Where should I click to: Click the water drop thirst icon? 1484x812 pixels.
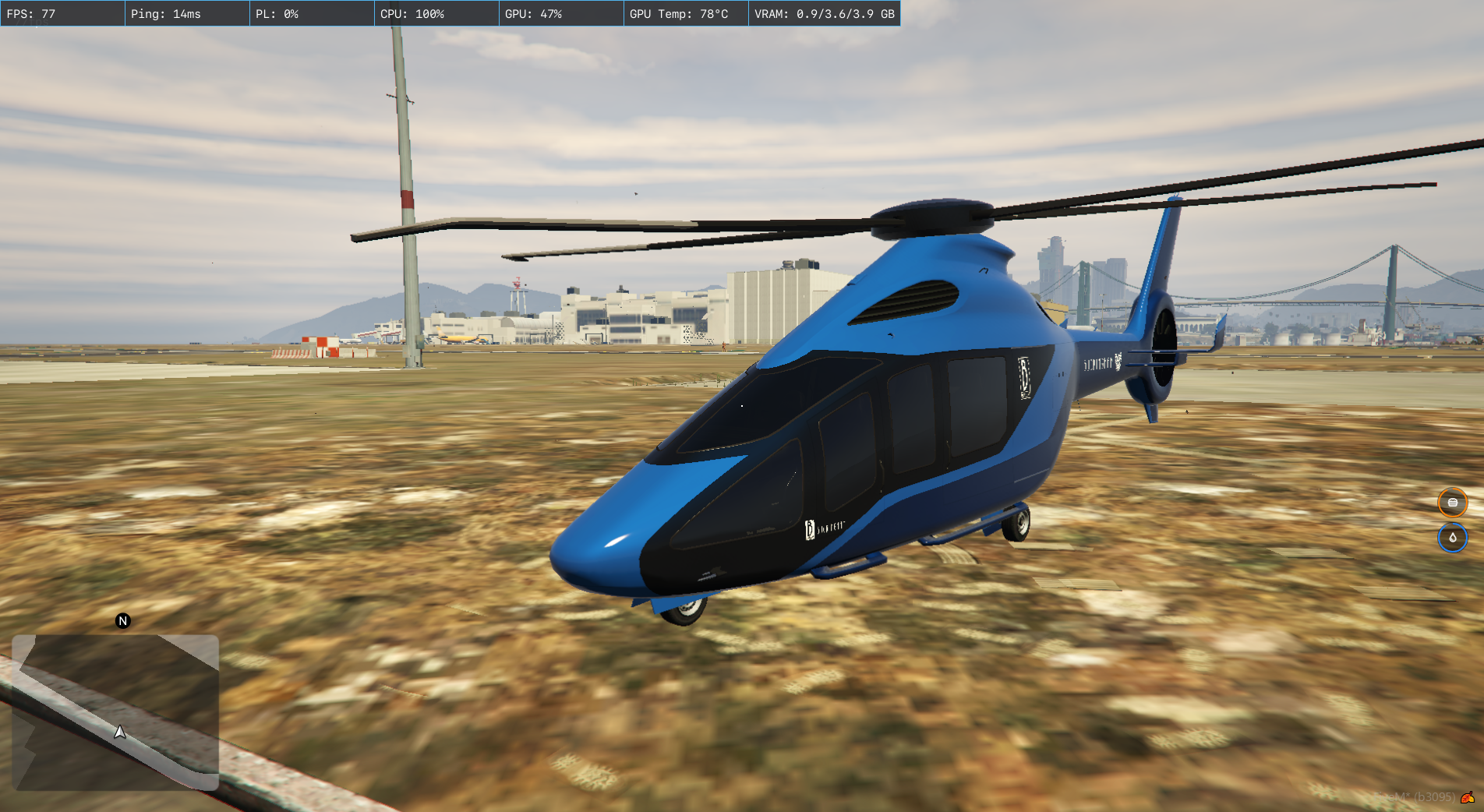[x=1452, y=538]
